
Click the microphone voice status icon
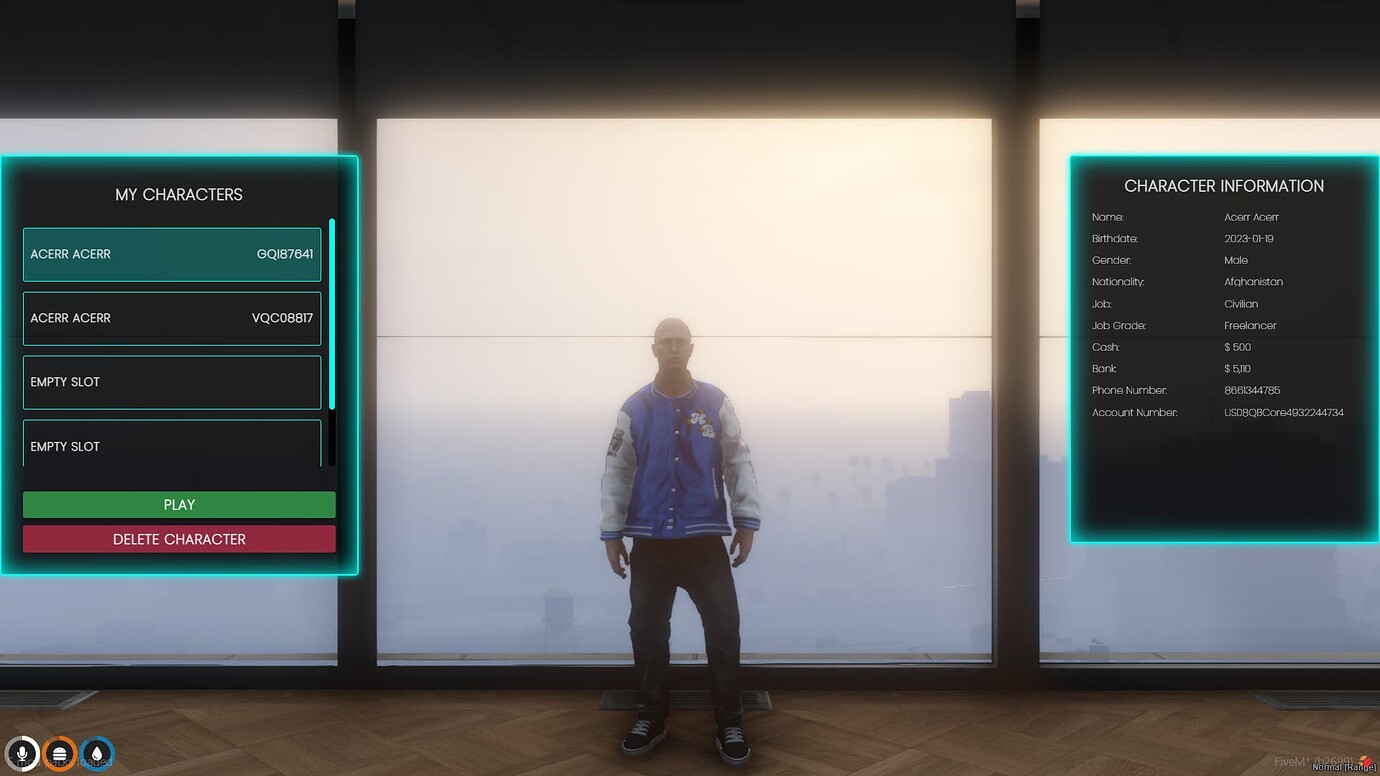pyautogui.click(x=22, y=753)
